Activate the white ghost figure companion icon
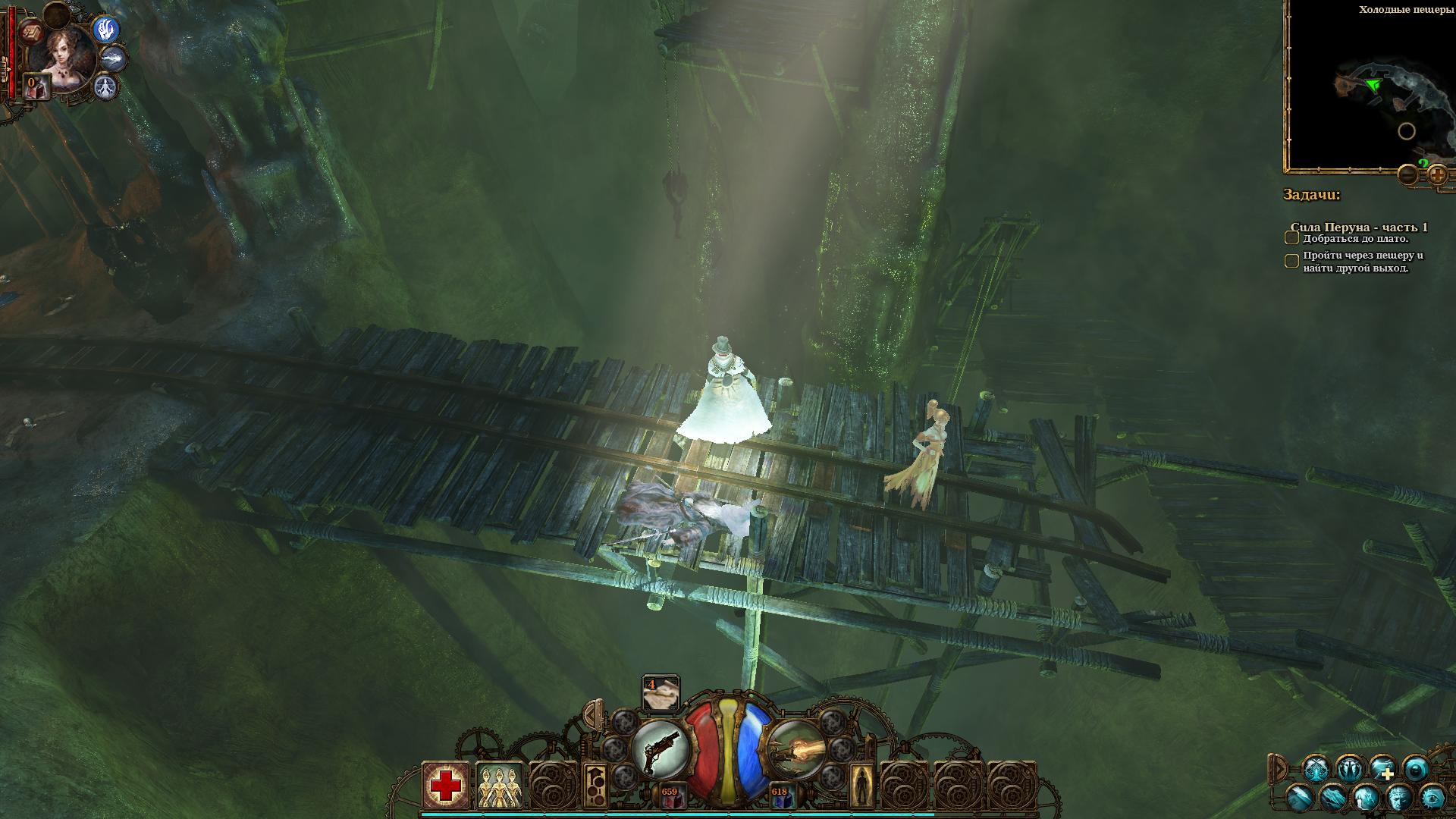 [105, 87]
